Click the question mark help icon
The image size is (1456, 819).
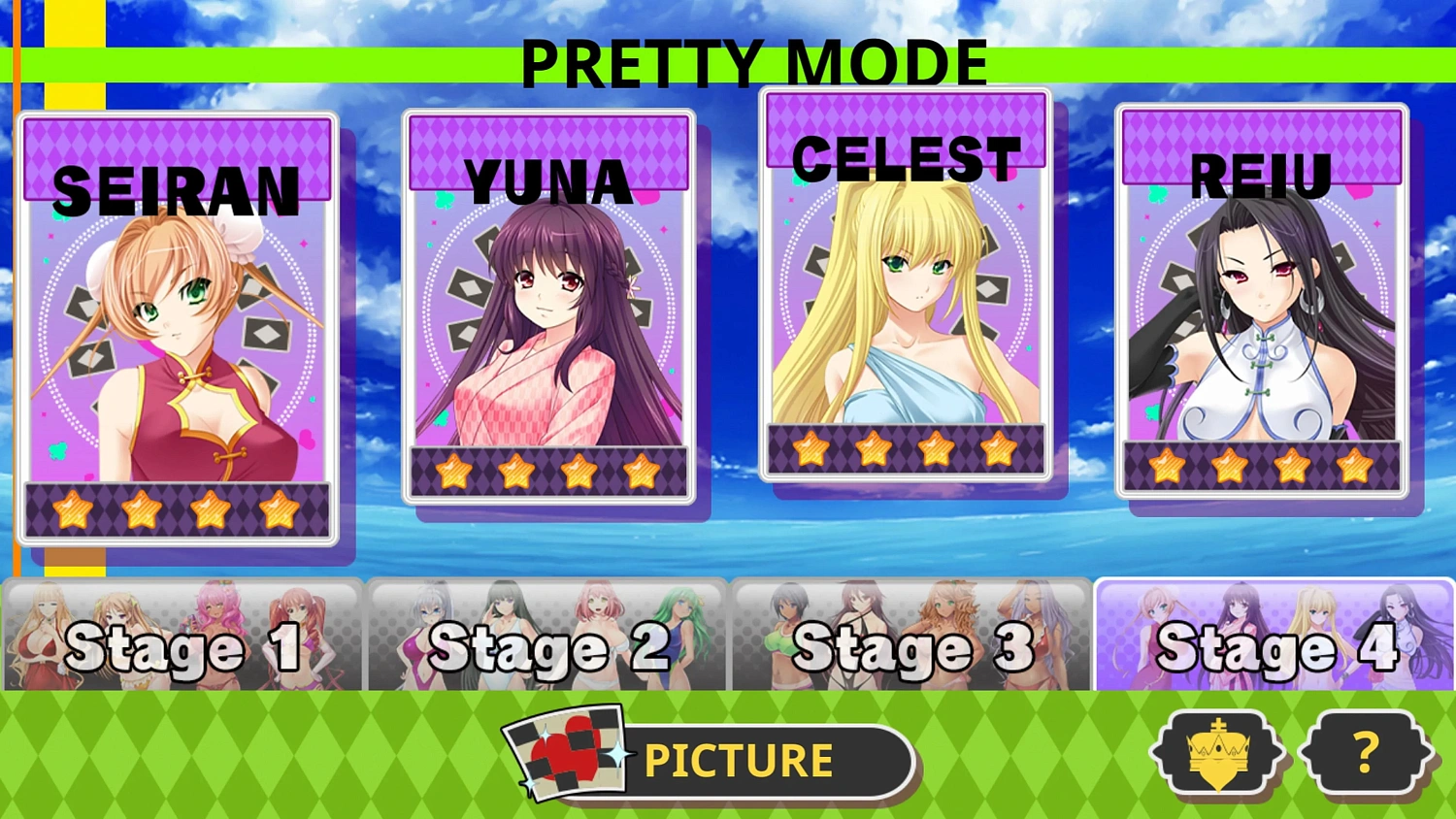(1364, 752)
